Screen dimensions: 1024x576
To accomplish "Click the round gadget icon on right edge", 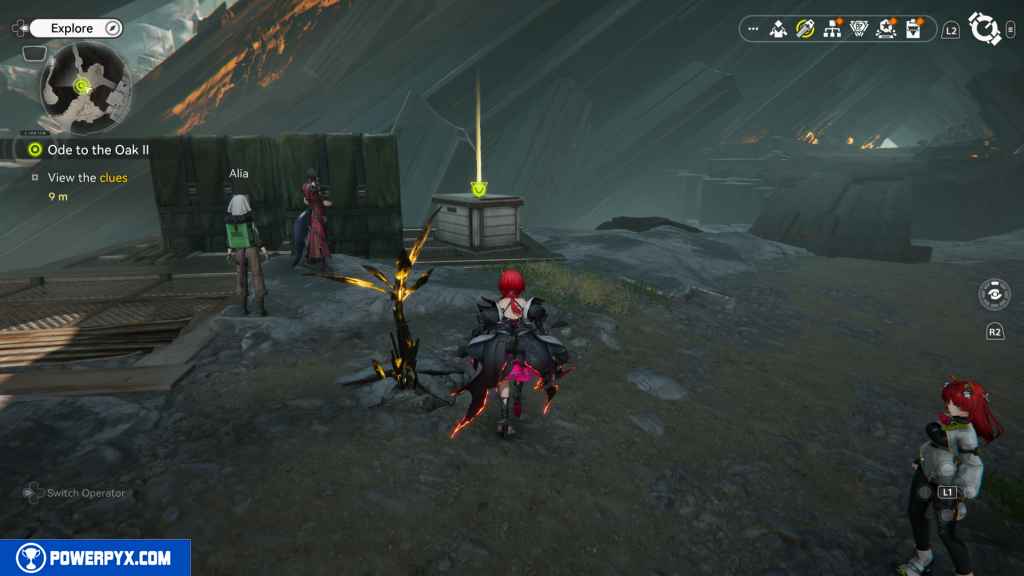I will tap(994, 295).
